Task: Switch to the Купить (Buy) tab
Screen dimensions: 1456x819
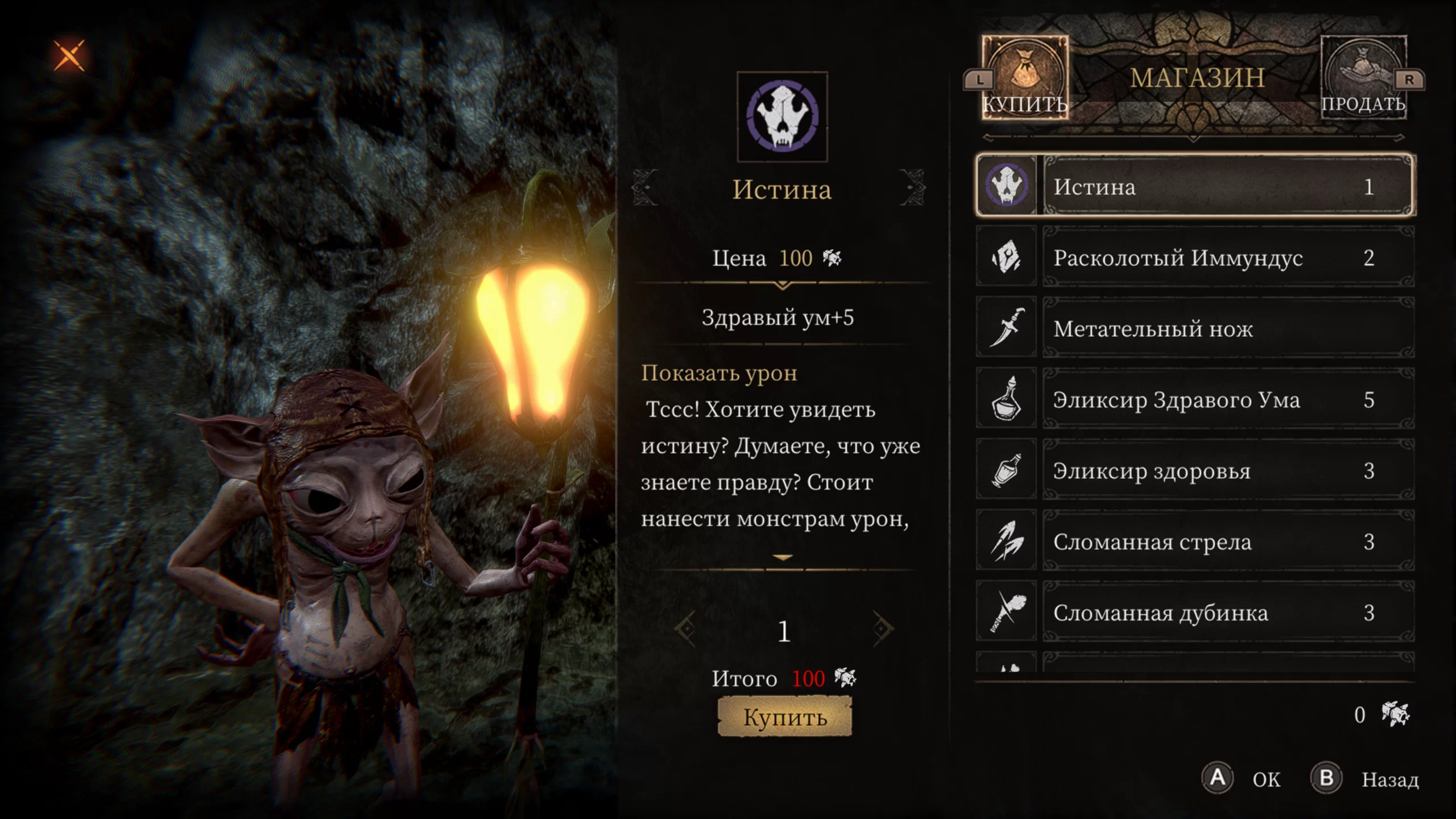Action: [x=1024, y=78]
